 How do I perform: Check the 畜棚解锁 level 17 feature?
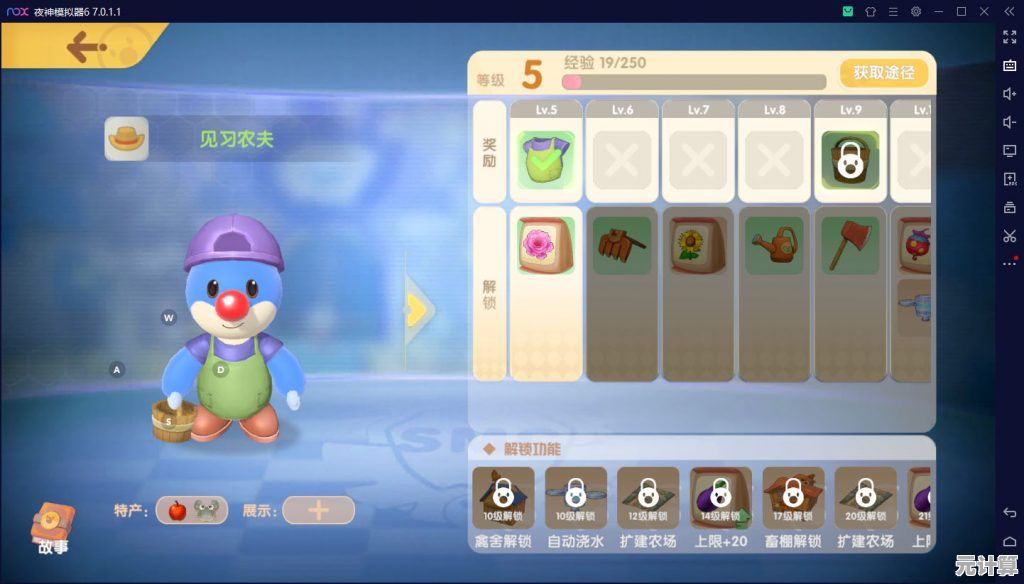[x=792, y=498]
